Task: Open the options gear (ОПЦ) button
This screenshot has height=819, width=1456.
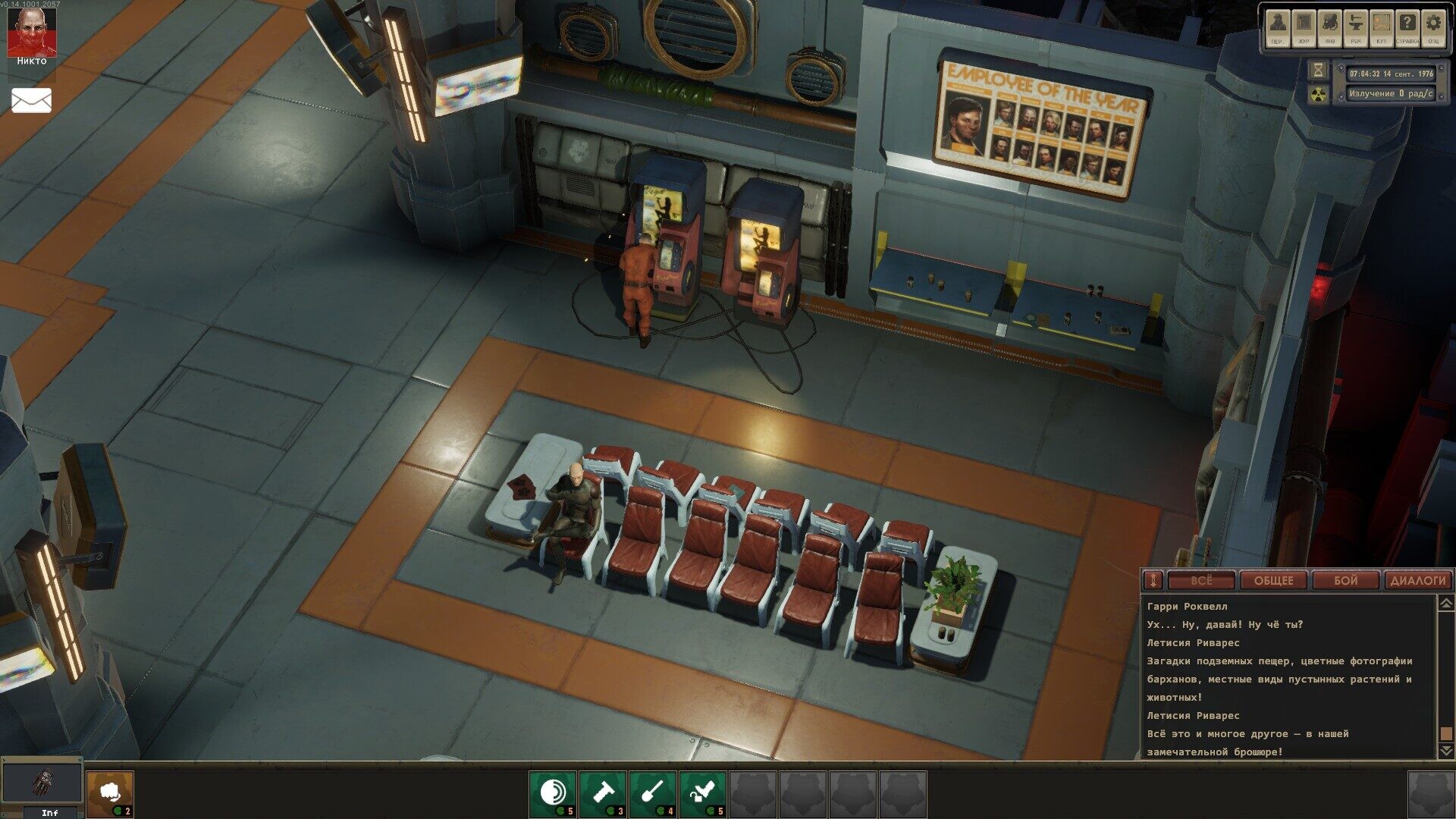Action: 1432,27
